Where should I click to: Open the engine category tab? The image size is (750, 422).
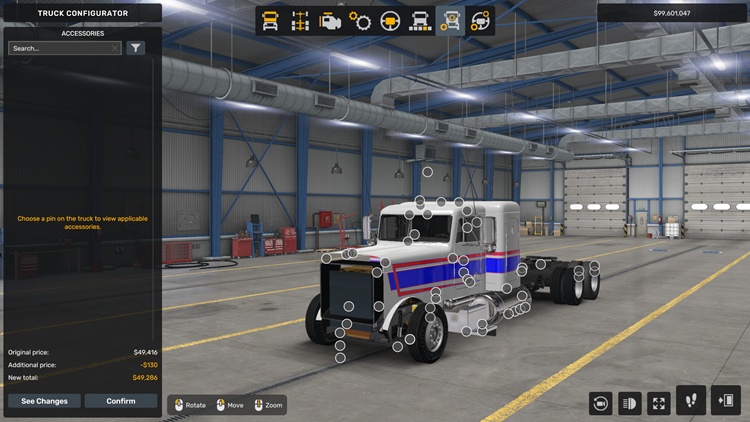(330, 21)
